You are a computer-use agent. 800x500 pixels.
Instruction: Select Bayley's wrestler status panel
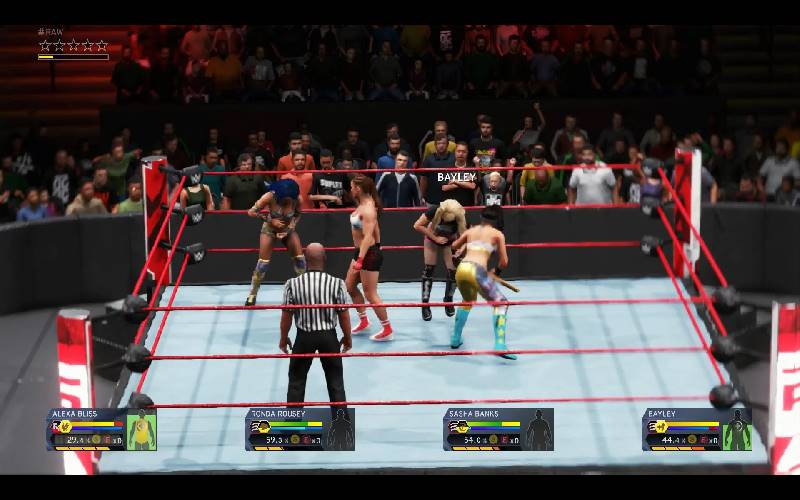[697, 429]
